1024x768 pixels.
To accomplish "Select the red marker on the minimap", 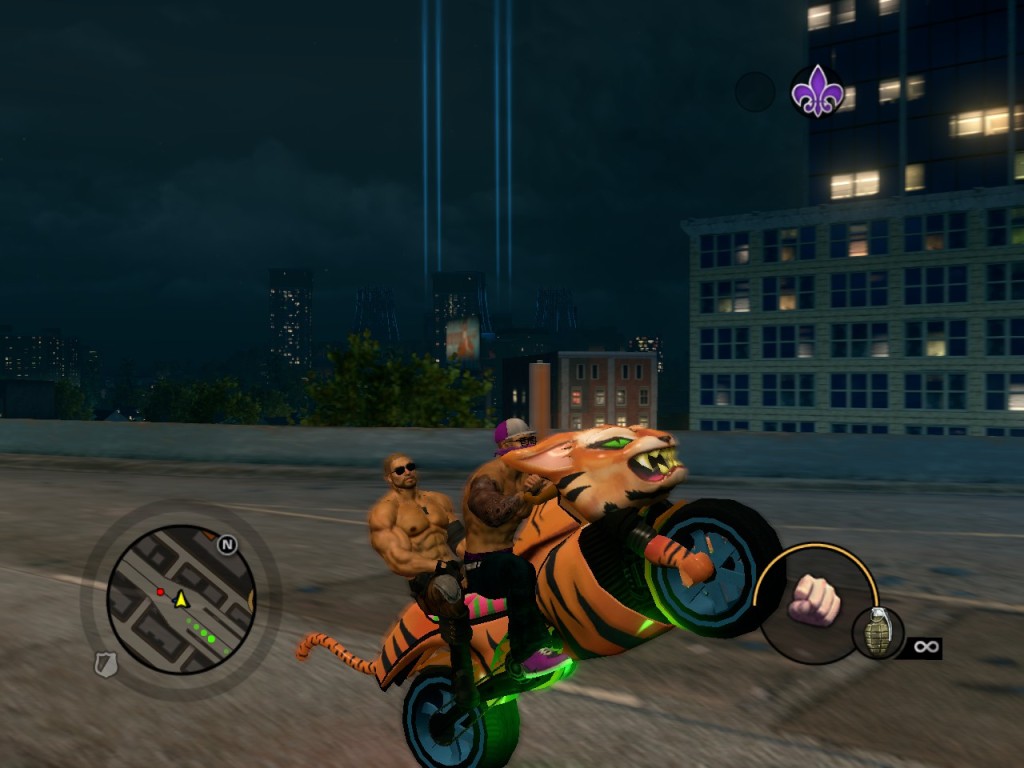I will (x=160, y=592).
